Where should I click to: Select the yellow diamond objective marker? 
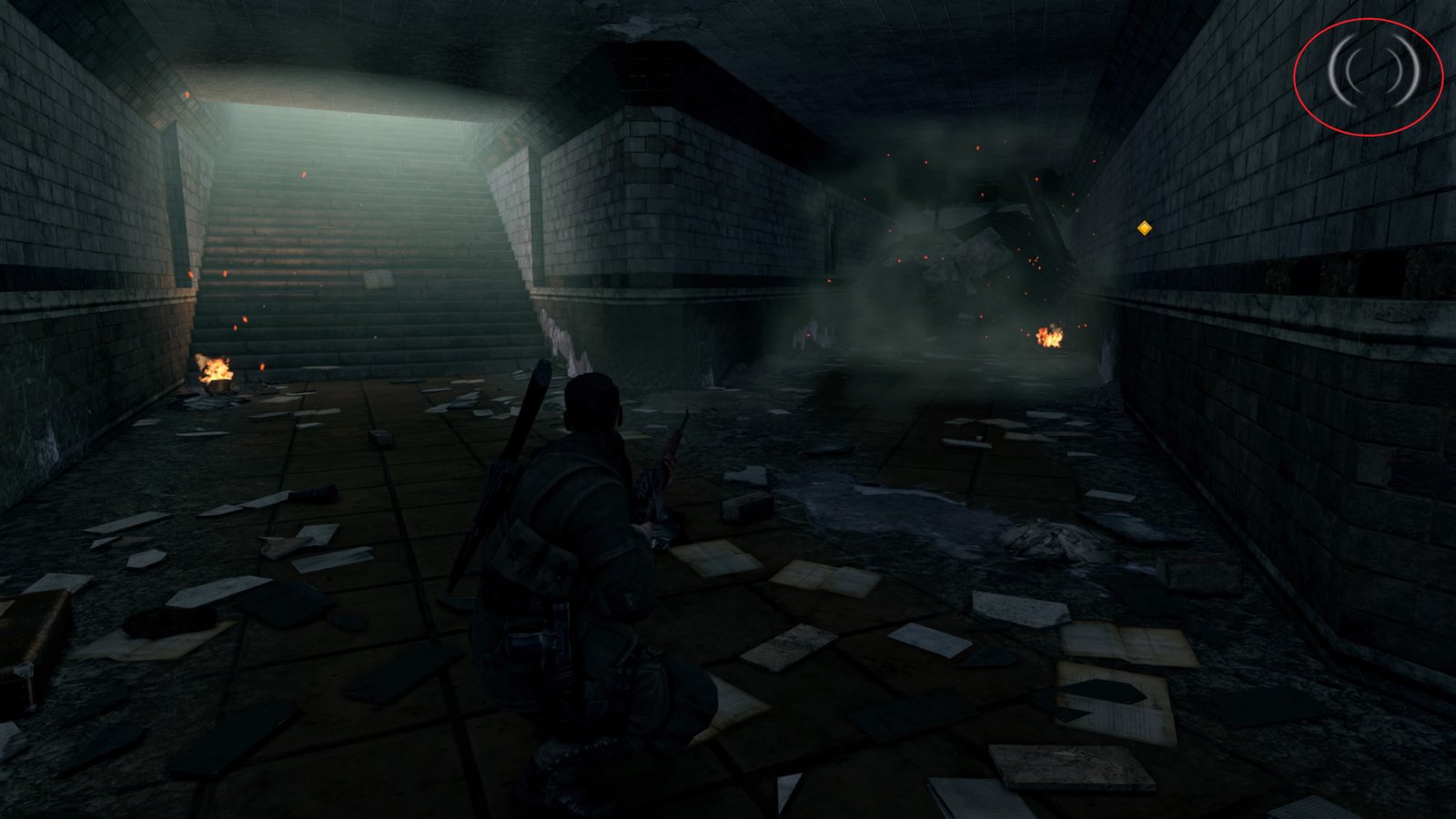coord(1145,227)
